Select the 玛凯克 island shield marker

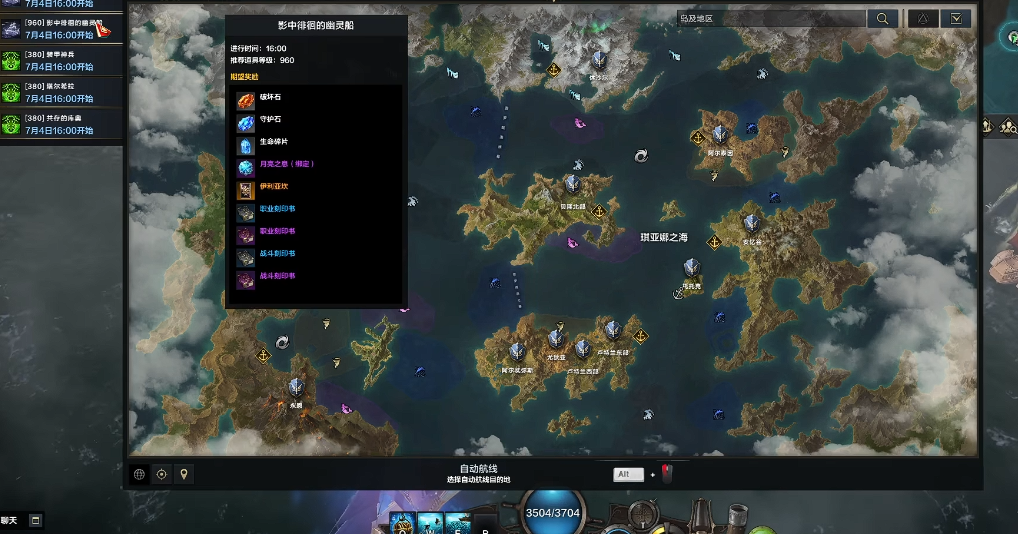691,268
